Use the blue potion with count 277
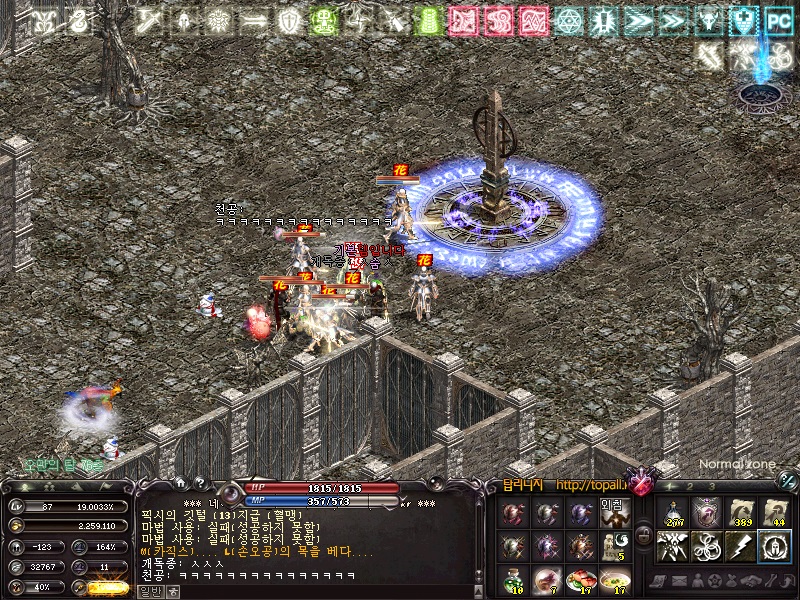Viewport: 800px width, 600px height. coord(674,512)
